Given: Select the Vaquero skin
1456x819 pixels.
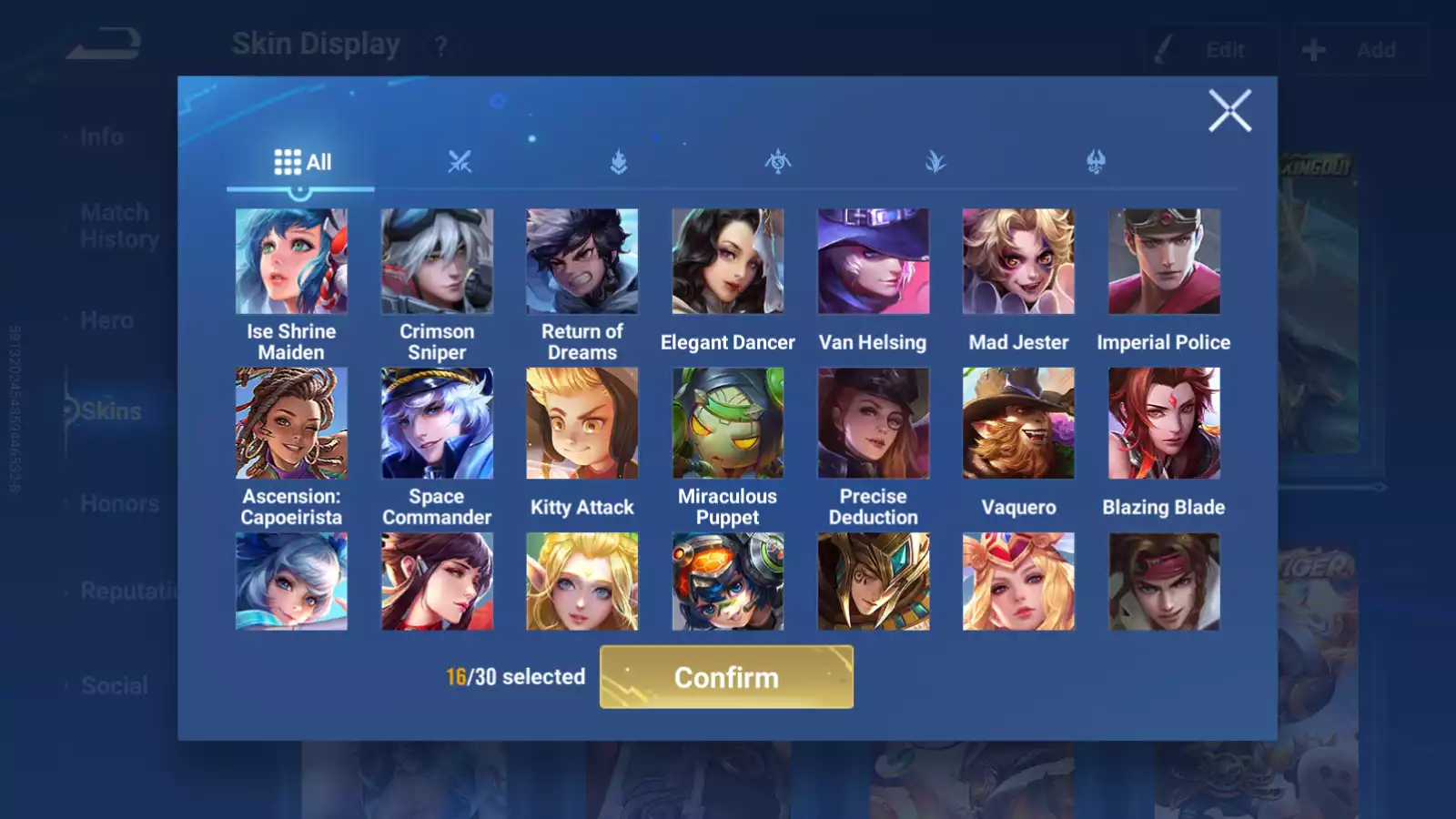Looking at the screenshot, I should point(1018,424).
